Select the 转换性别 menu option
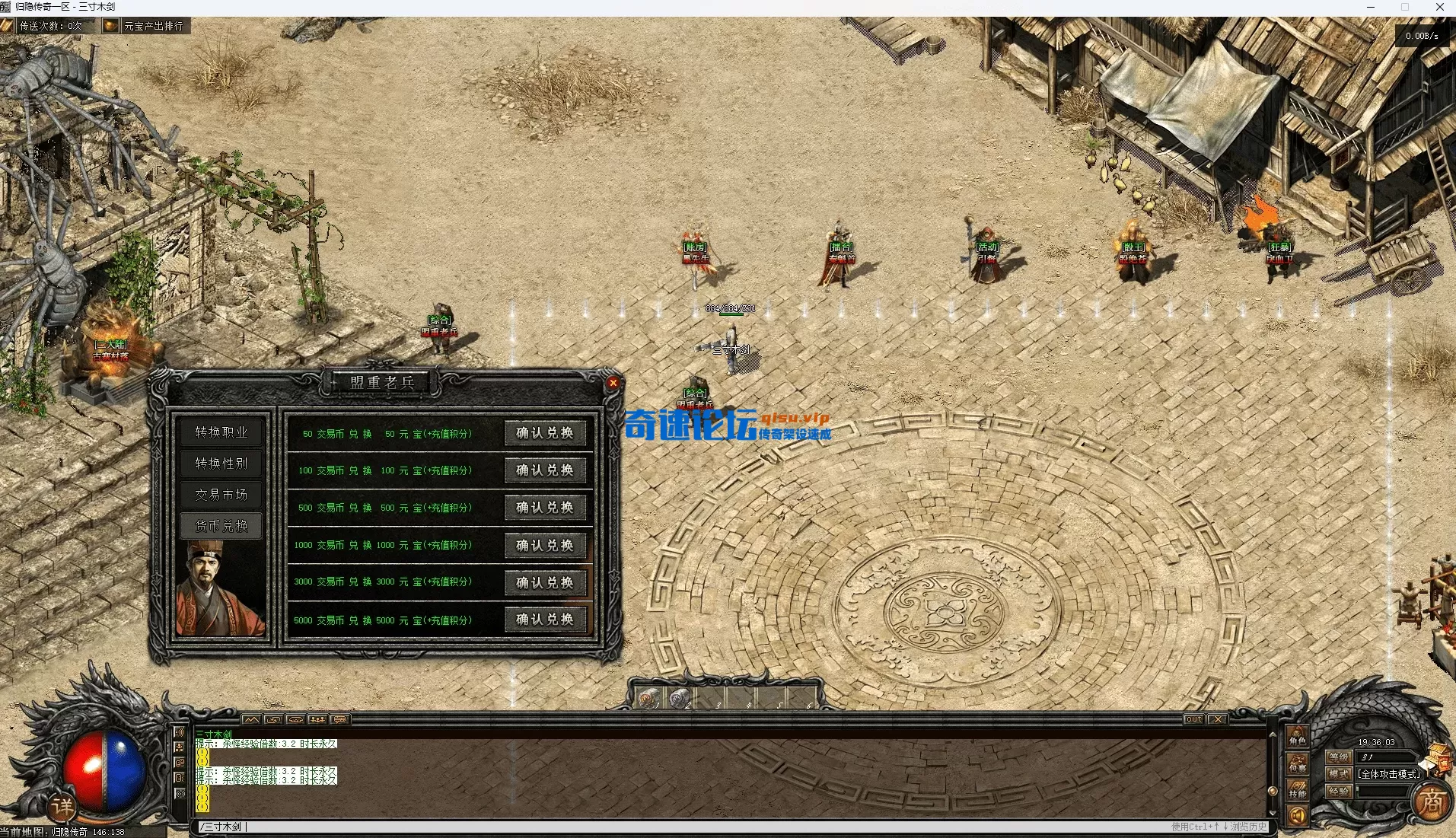This screenshot has width=1456, height=838. [x=221, y=464]
